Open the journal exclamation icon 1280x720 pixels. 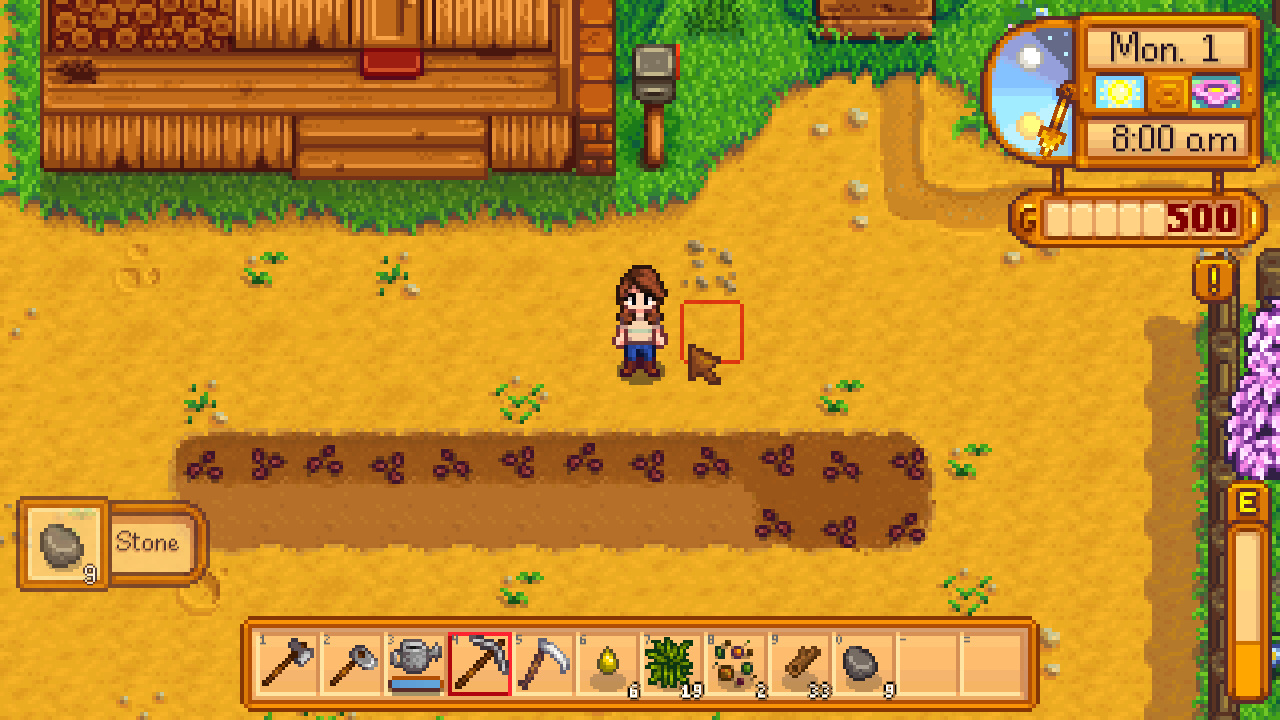coord(1213,281)
